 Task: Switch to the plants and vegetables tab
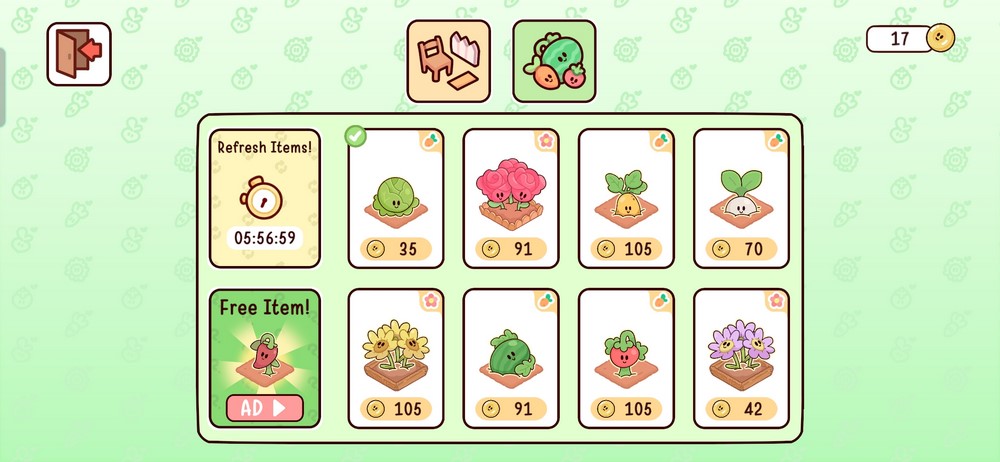554,61
